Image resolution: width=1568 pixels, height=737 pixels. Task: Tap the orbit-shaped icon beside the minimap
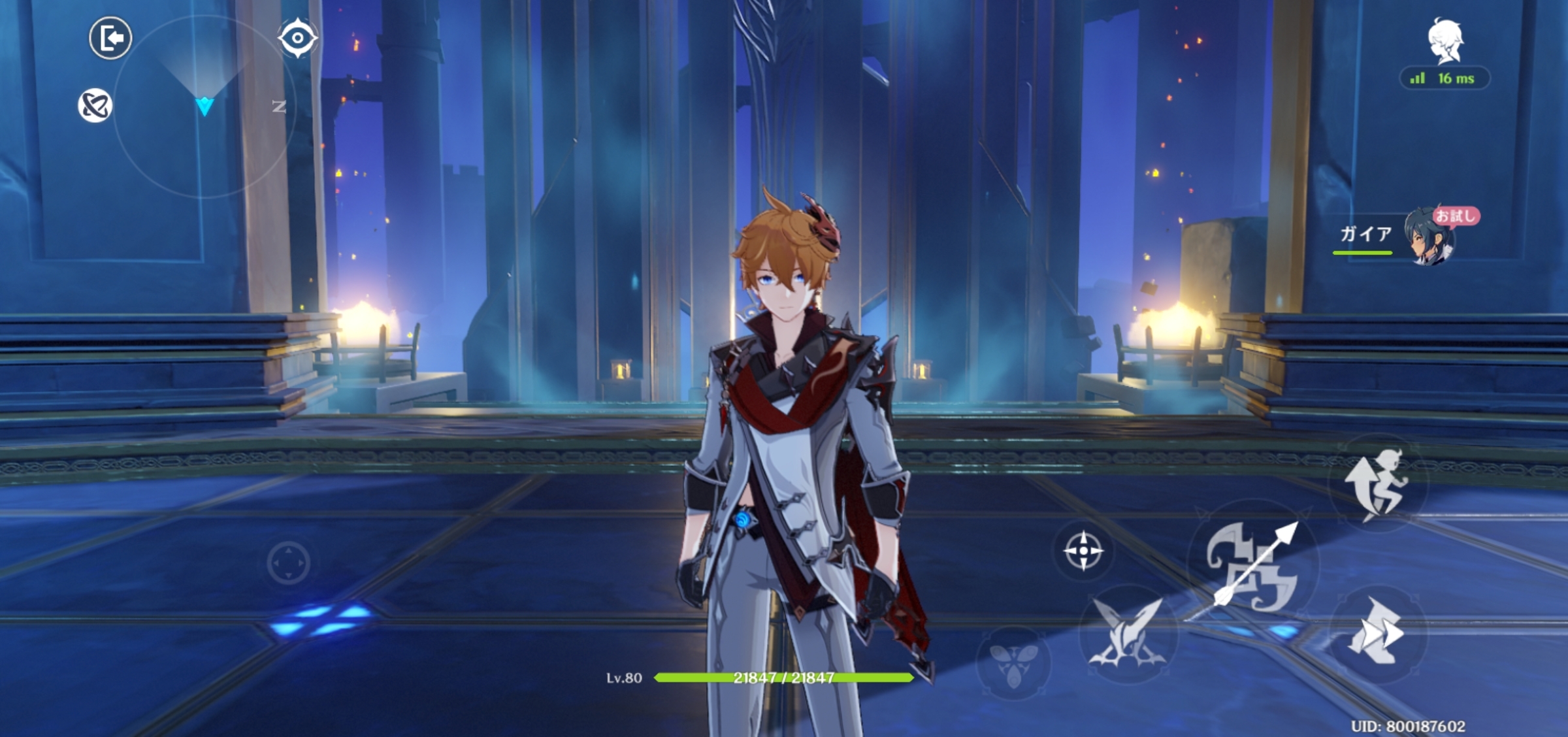[x=95, y=106]
